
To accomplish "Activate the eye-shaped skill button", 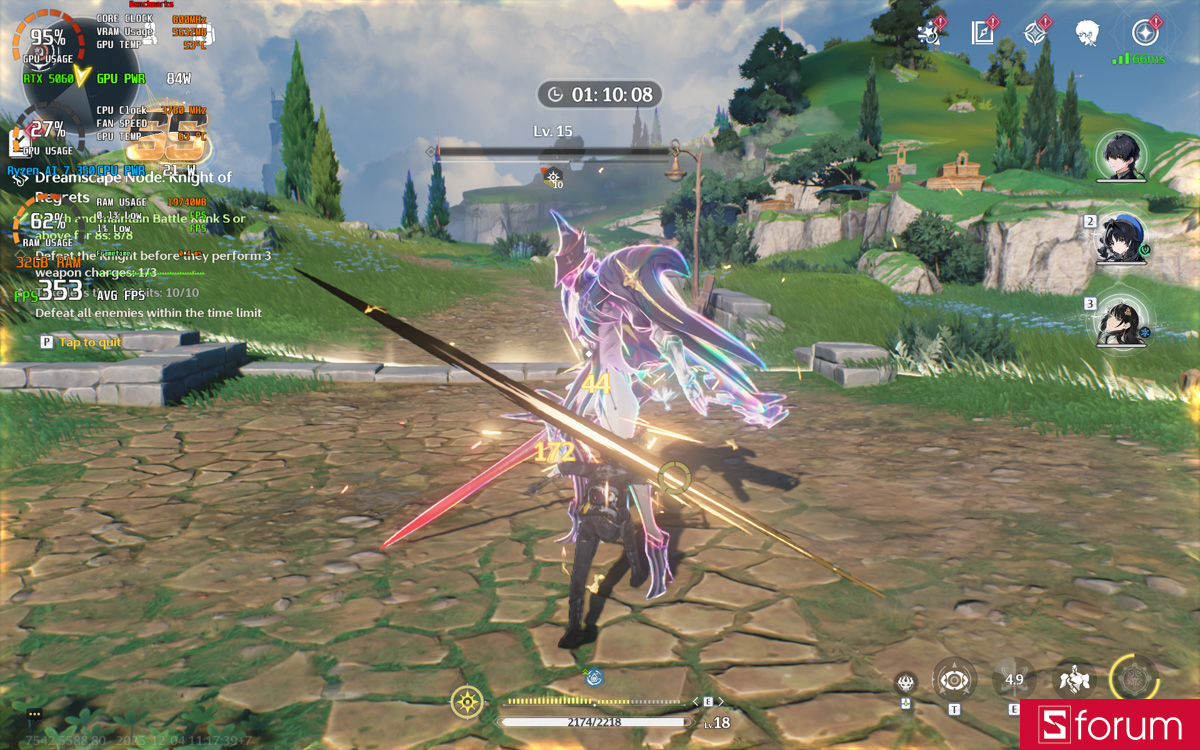I will 954,681.
